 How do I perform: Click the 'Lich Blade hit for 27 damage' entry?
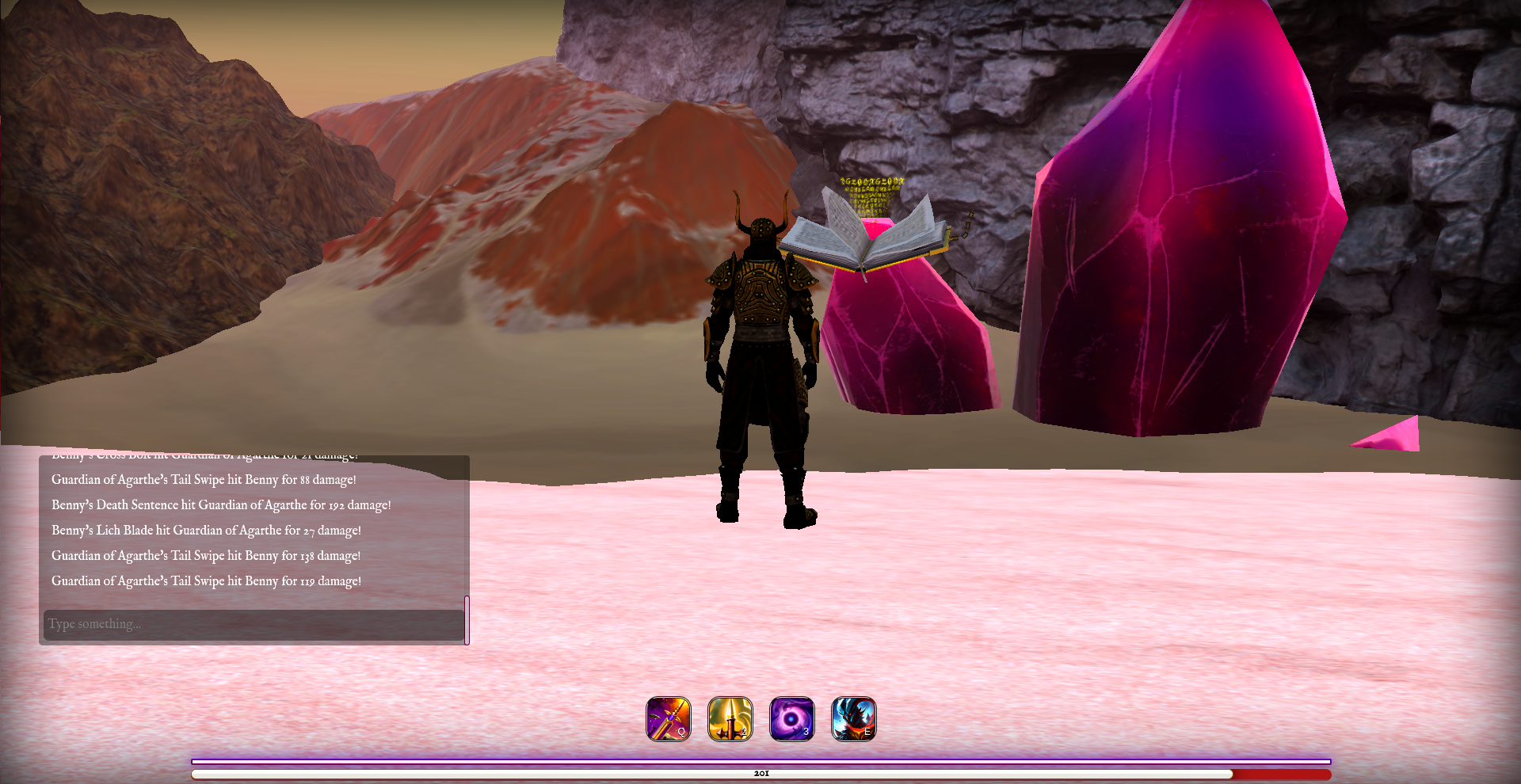point(206,530)
